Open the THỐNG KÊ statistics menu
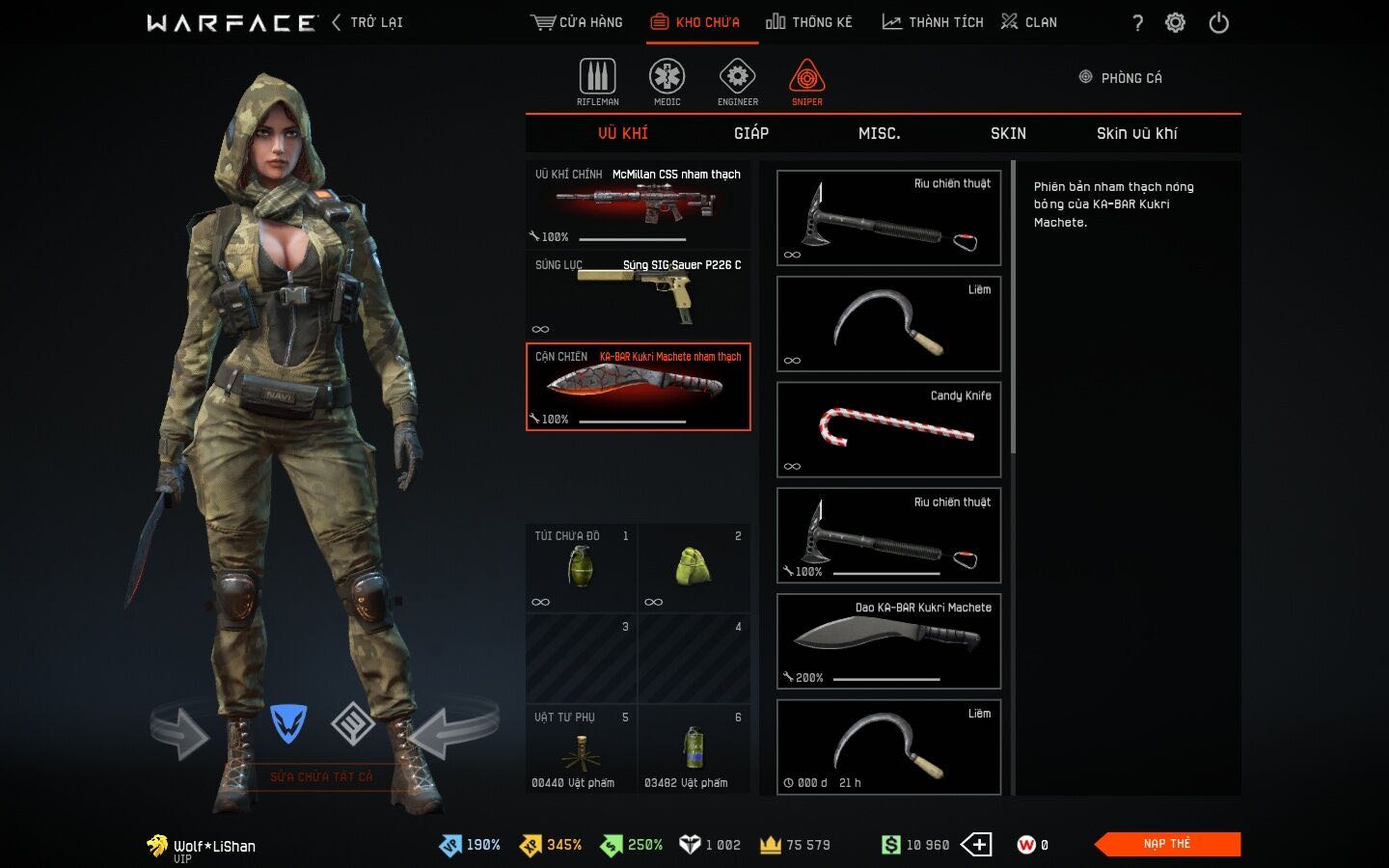1389x868 pixels. [809, 22]
